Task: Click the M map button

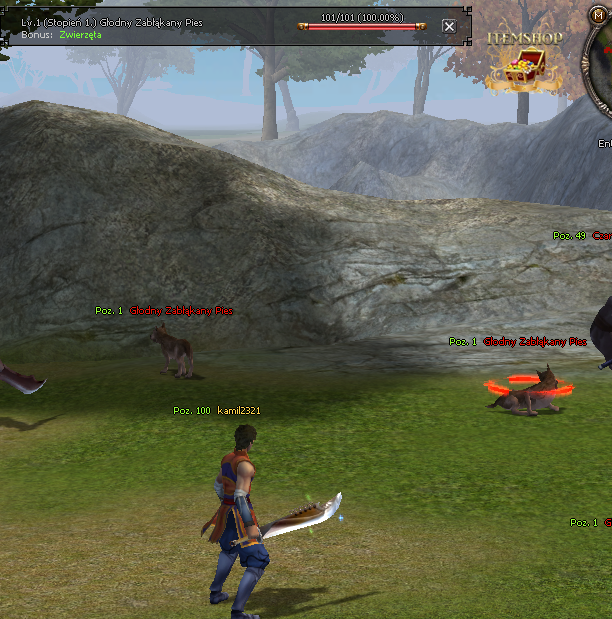Action: click(x=600, y=14)
